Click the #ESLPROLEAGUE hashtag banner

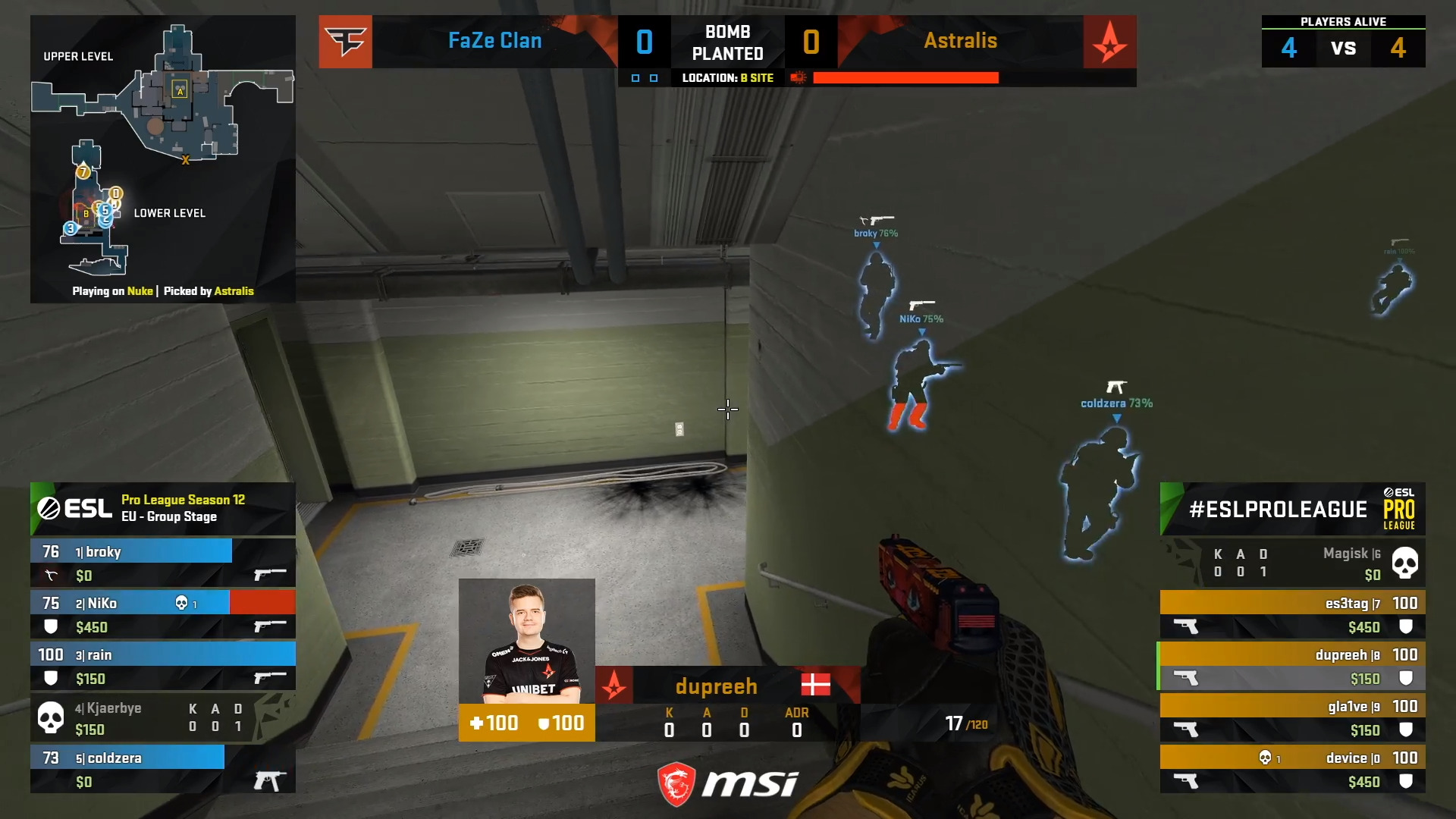(1292, 509)
